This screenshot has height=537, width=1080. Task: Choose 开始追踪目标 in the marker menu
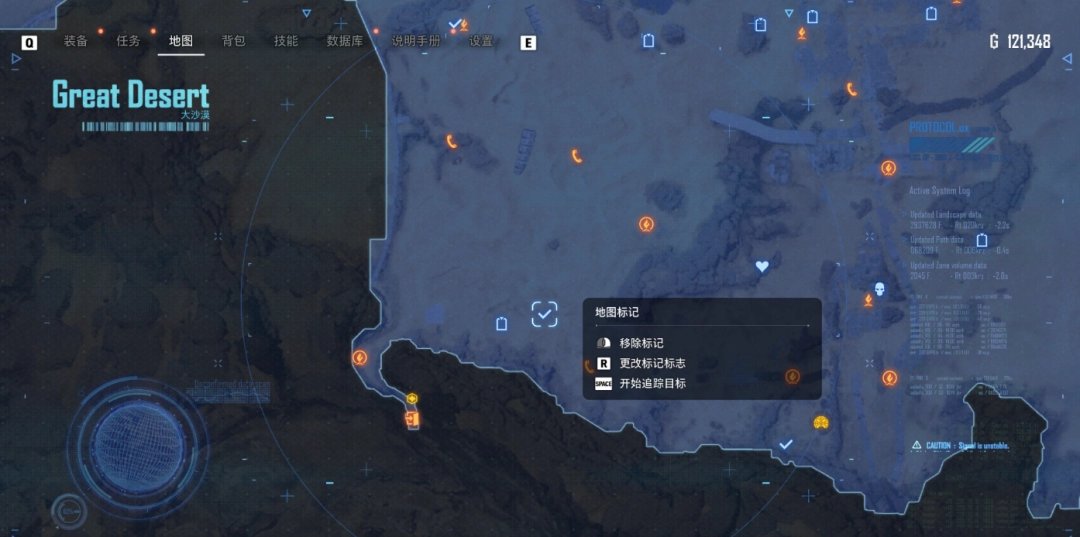(652, 383)
